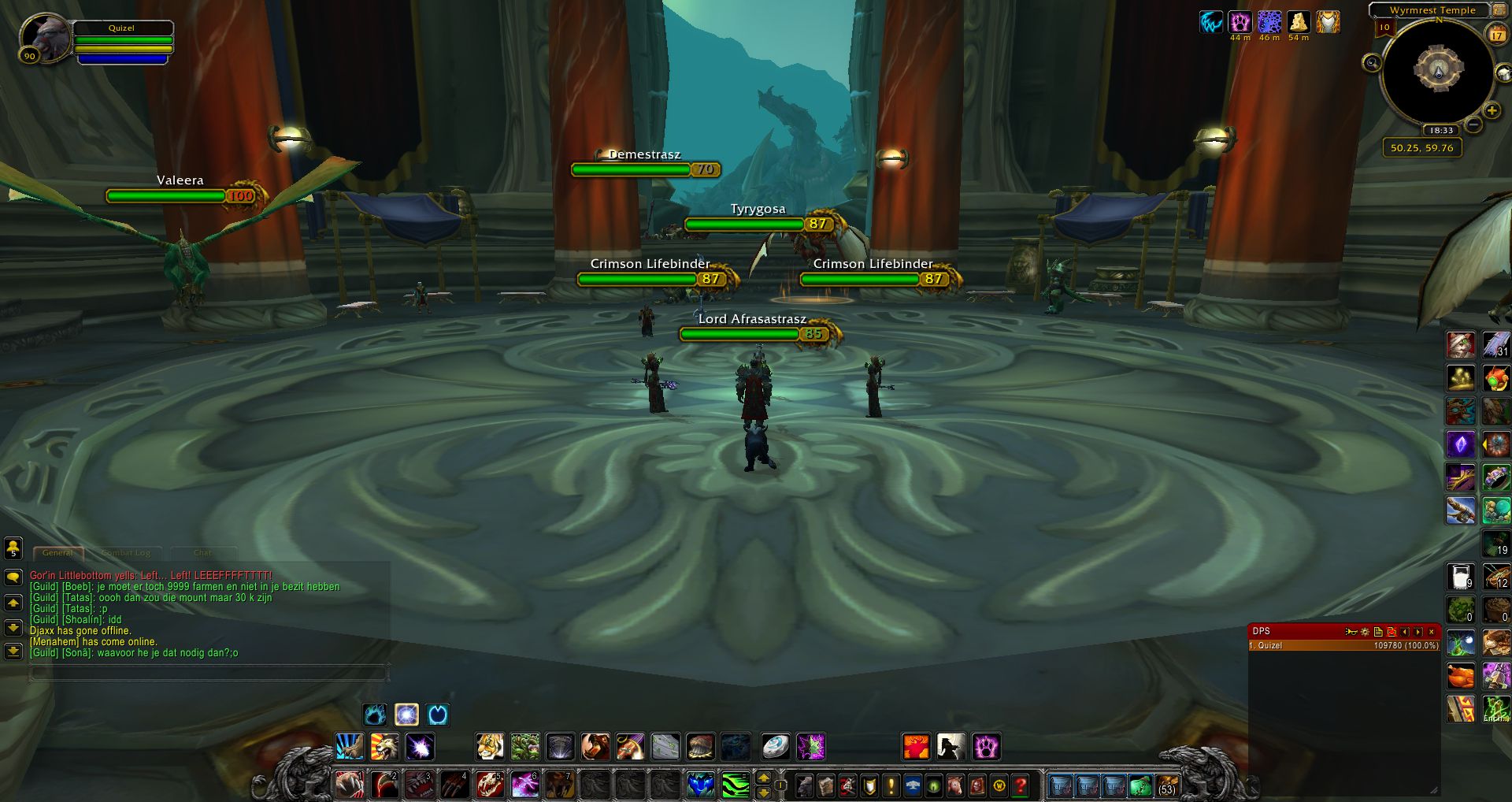Click the chat input box
Screen dimensions: 1512x802
click(x=209, y=673)
